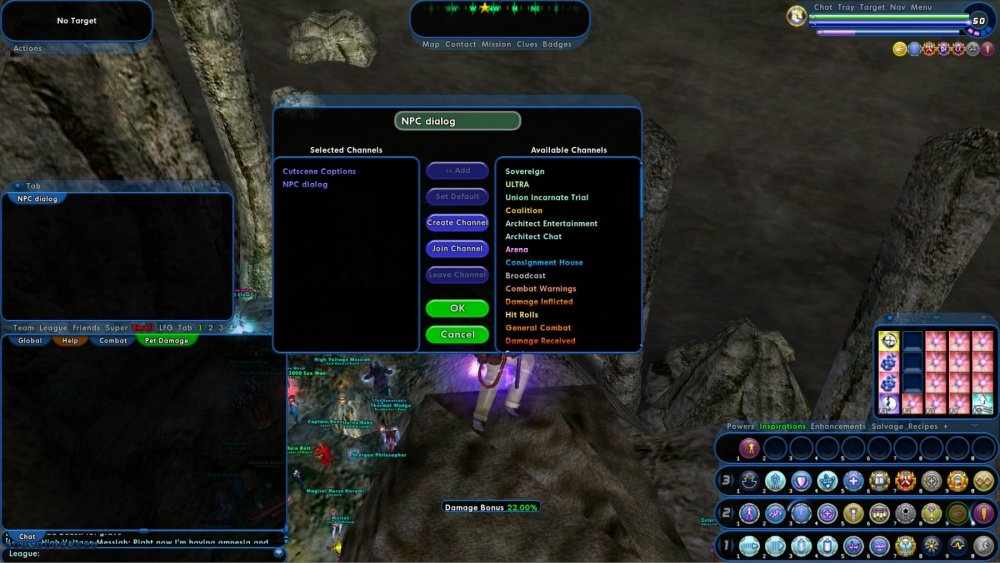Choose the Sovereign channel from Available Channels
The width and height of the screenshot is (1000, 563).
(525, 172)
